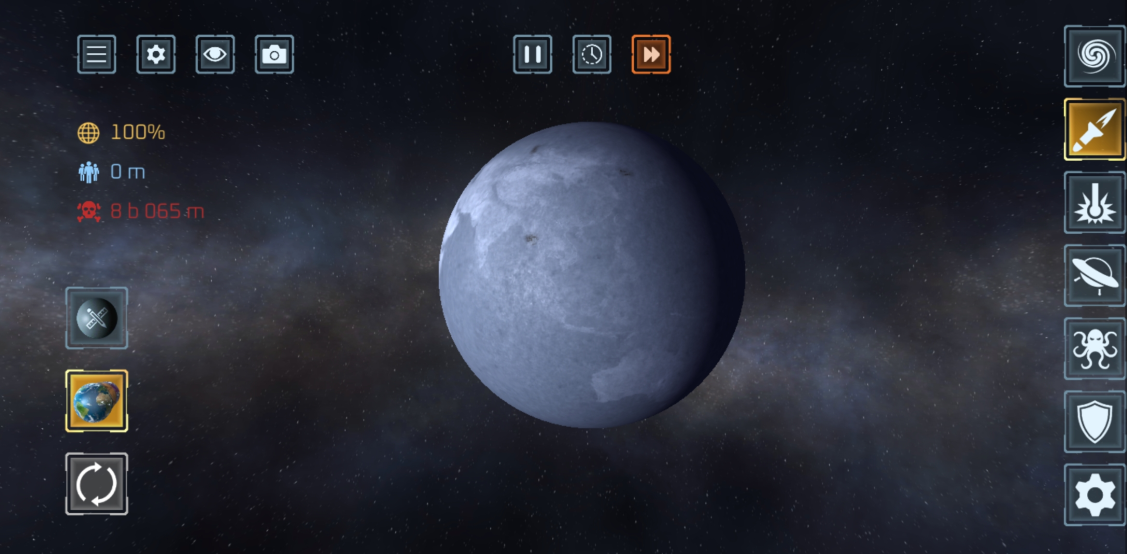Take a screenshot with the camera button
The width and height of the screenshot is (1127, 554).
tap(274, 55)
